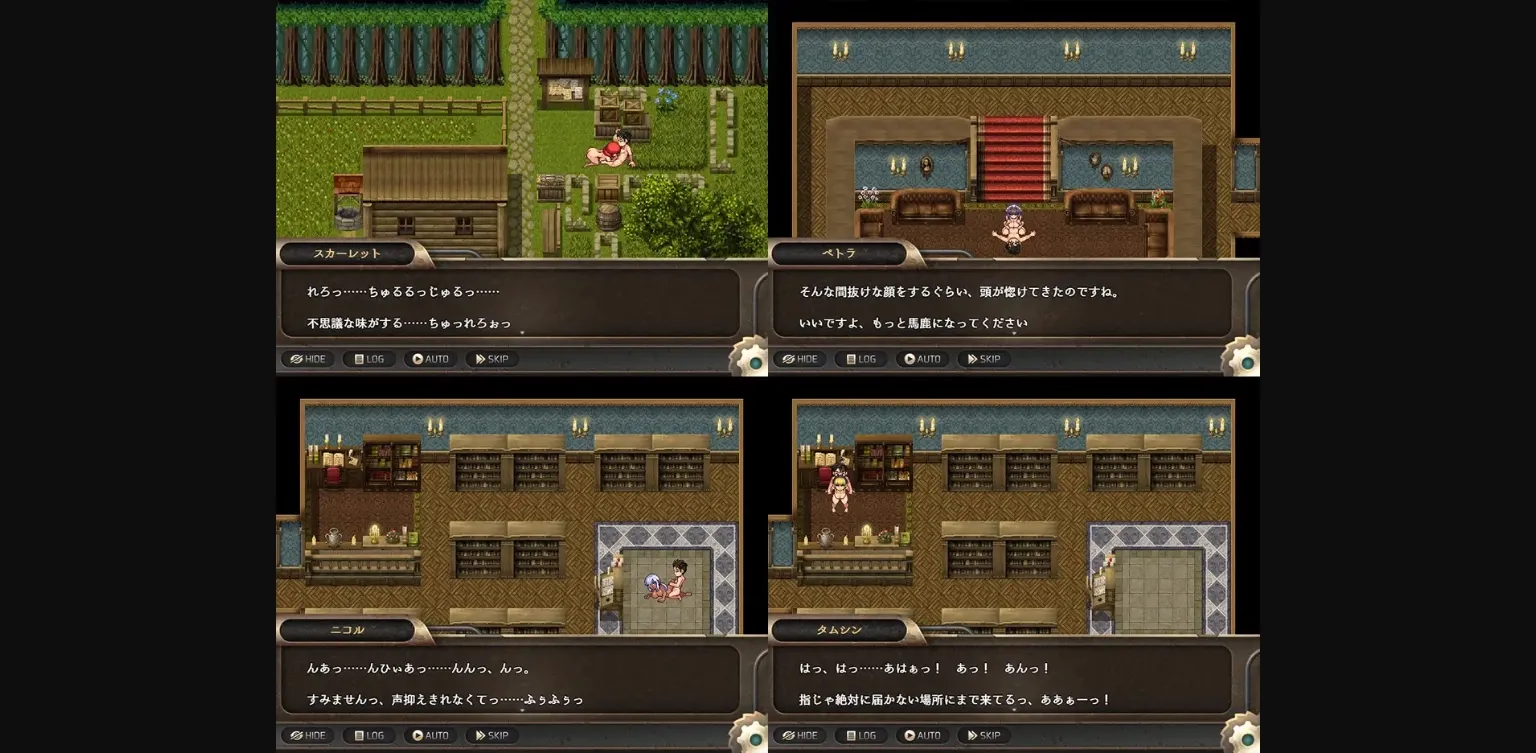Activate SKIP in Nicole's scene

pyautogui.click(x=491, y=735)
